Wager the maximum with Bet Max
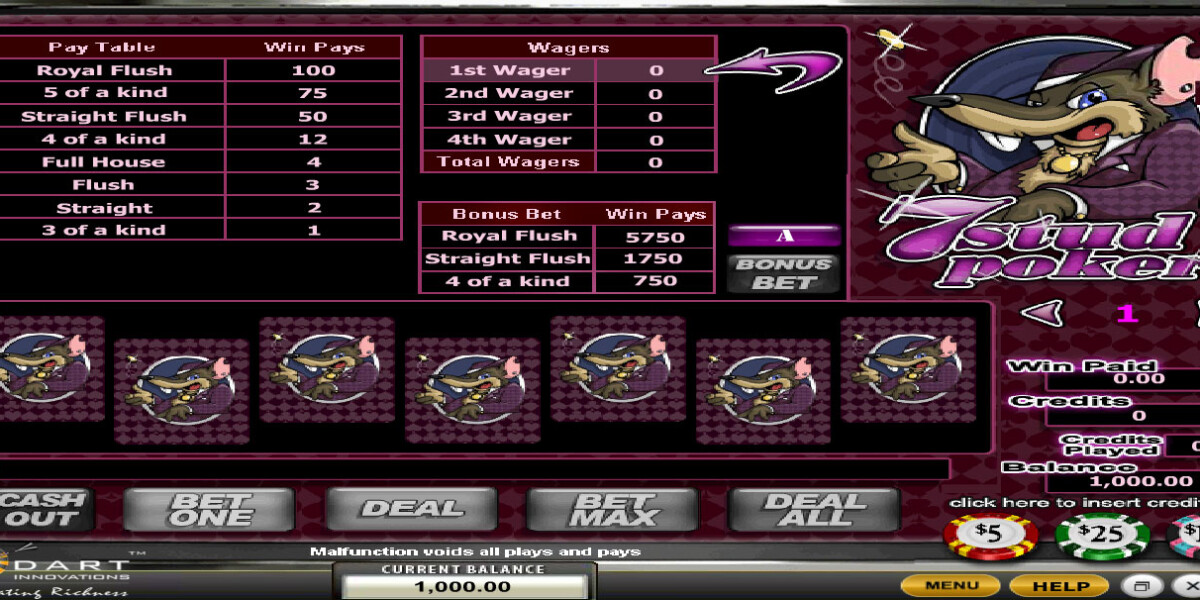This screenshot has width=1200, height=600. pos(612,509)
